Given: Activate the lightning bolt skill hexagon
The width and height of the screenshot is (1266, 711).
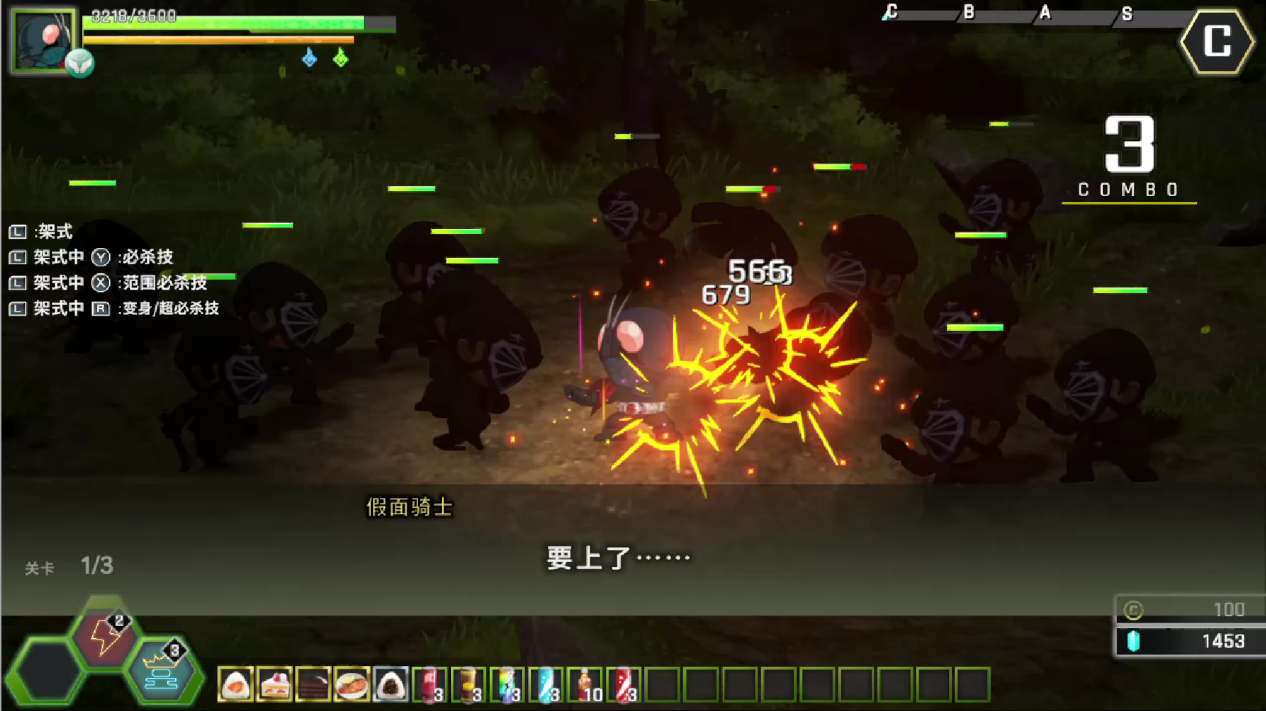Looking at the screenshot, I should pyautogui.click(x=103, y=637).
